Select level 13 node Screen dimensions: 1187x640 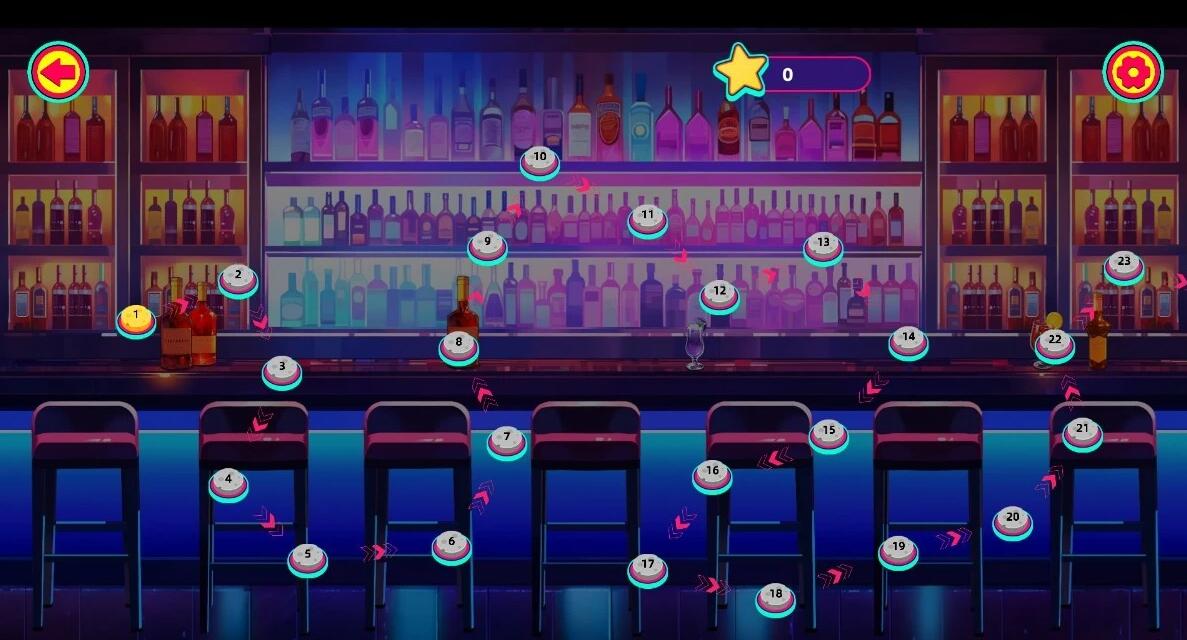[823, 246]
